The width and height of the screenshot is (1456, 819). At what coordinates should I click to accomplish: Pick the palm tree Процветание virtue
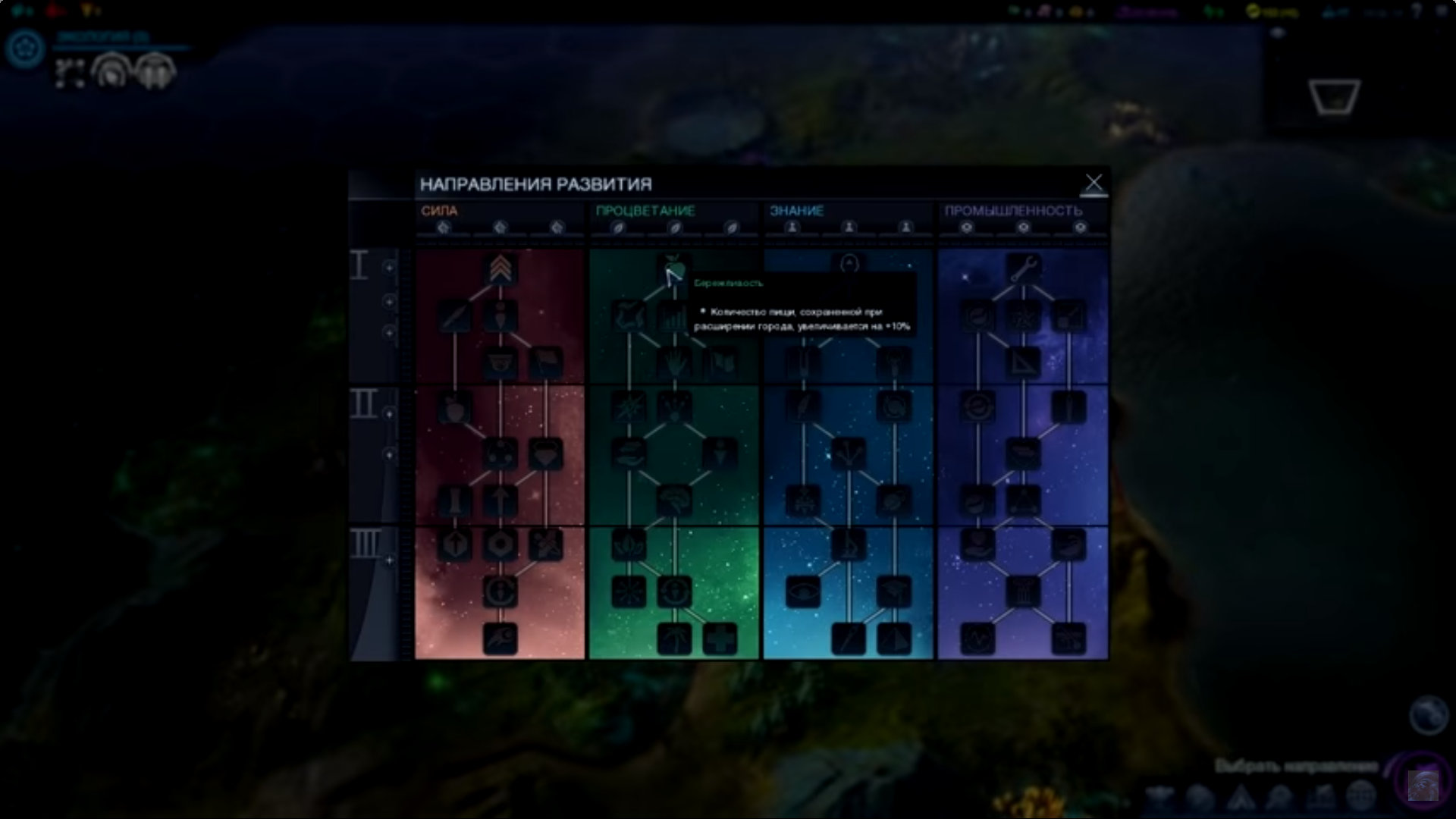tap(673, 639)
